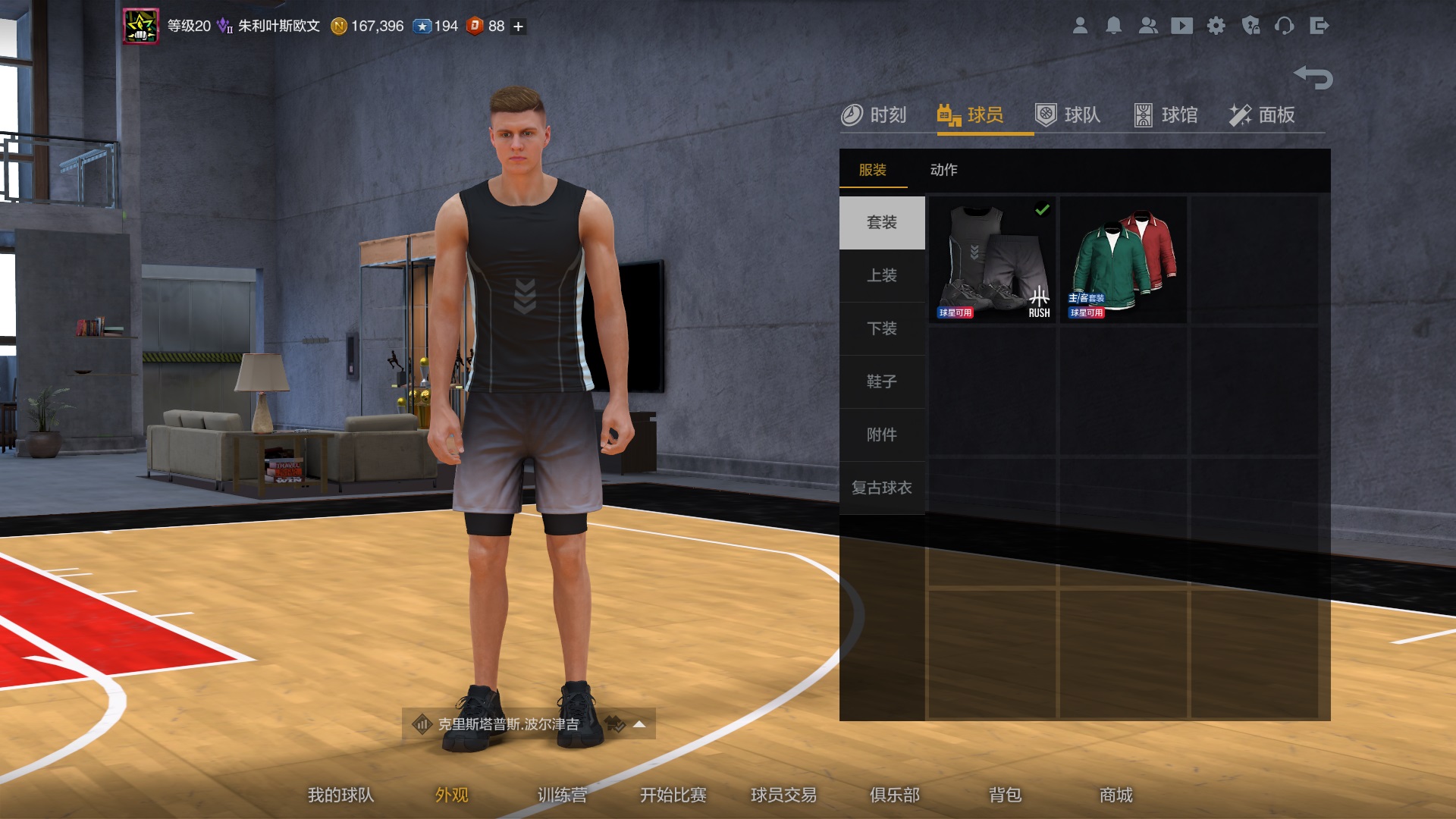Open the notifications bell icon
The height and width of the screenshot is (819, 1456).
(x=1113, y=26)
